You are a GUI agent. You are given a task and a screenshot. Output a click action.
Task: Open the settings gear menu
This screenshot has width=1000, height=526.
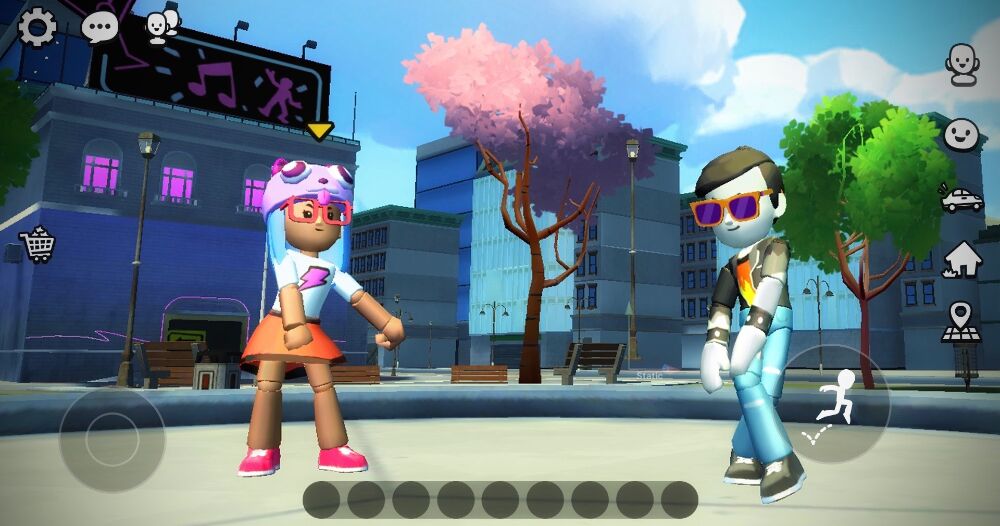[38, 27]
